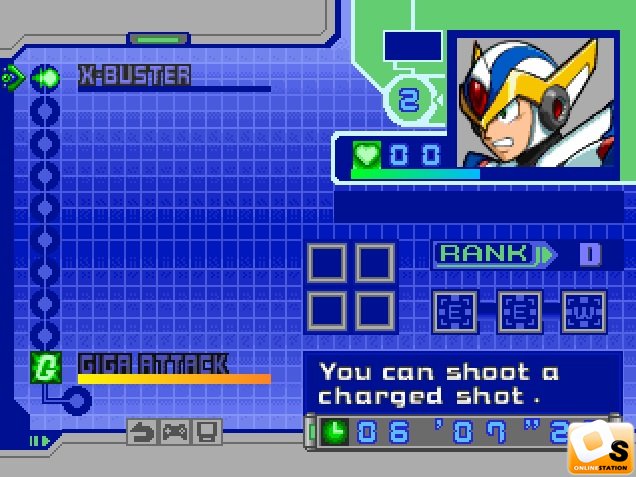Use the W weapon tank
This screenshot has width=636, height=477.
click(584, 312)
